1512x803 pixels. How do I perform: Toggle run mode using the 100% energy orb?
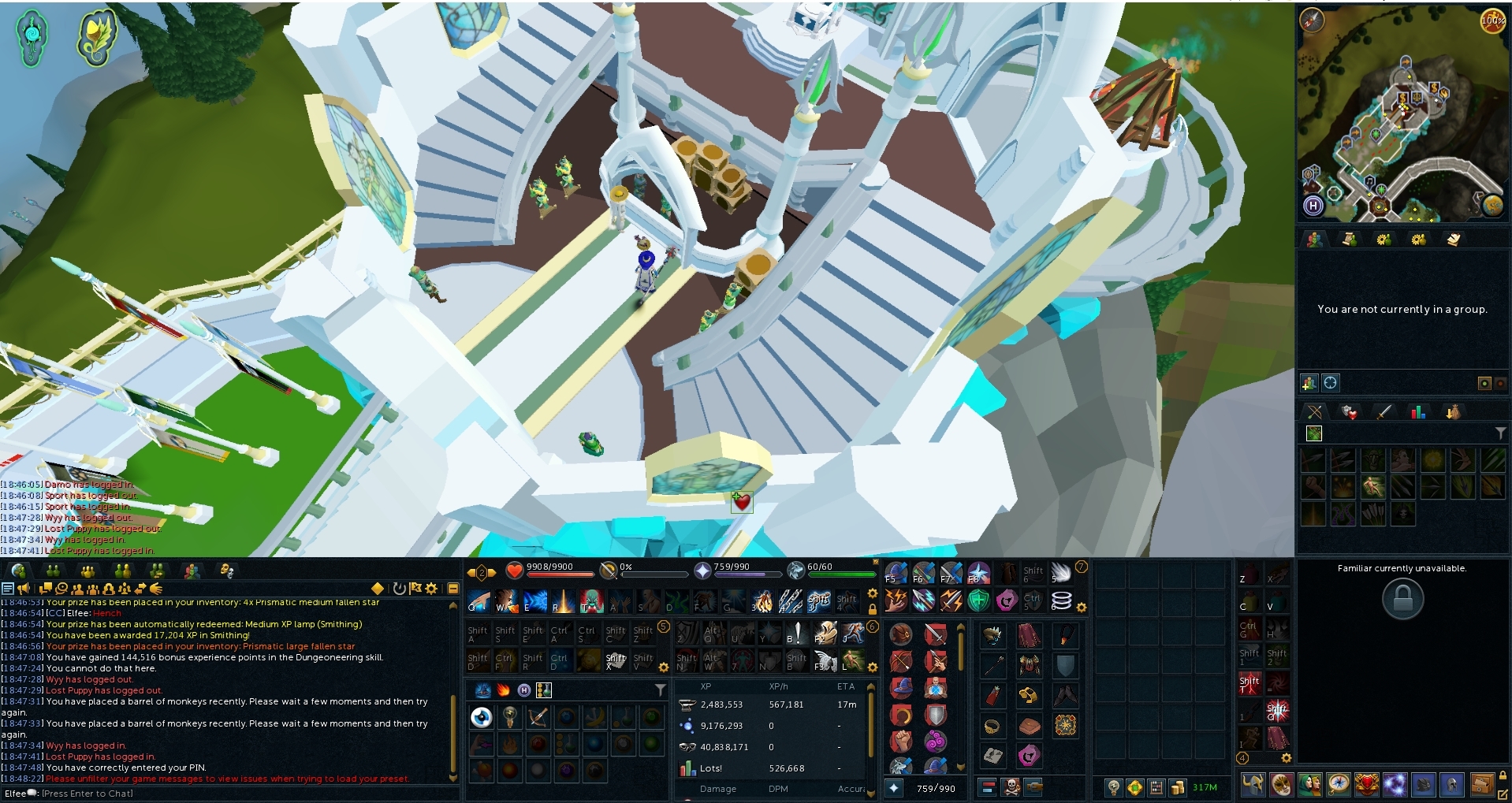[x=1492, y=21]
